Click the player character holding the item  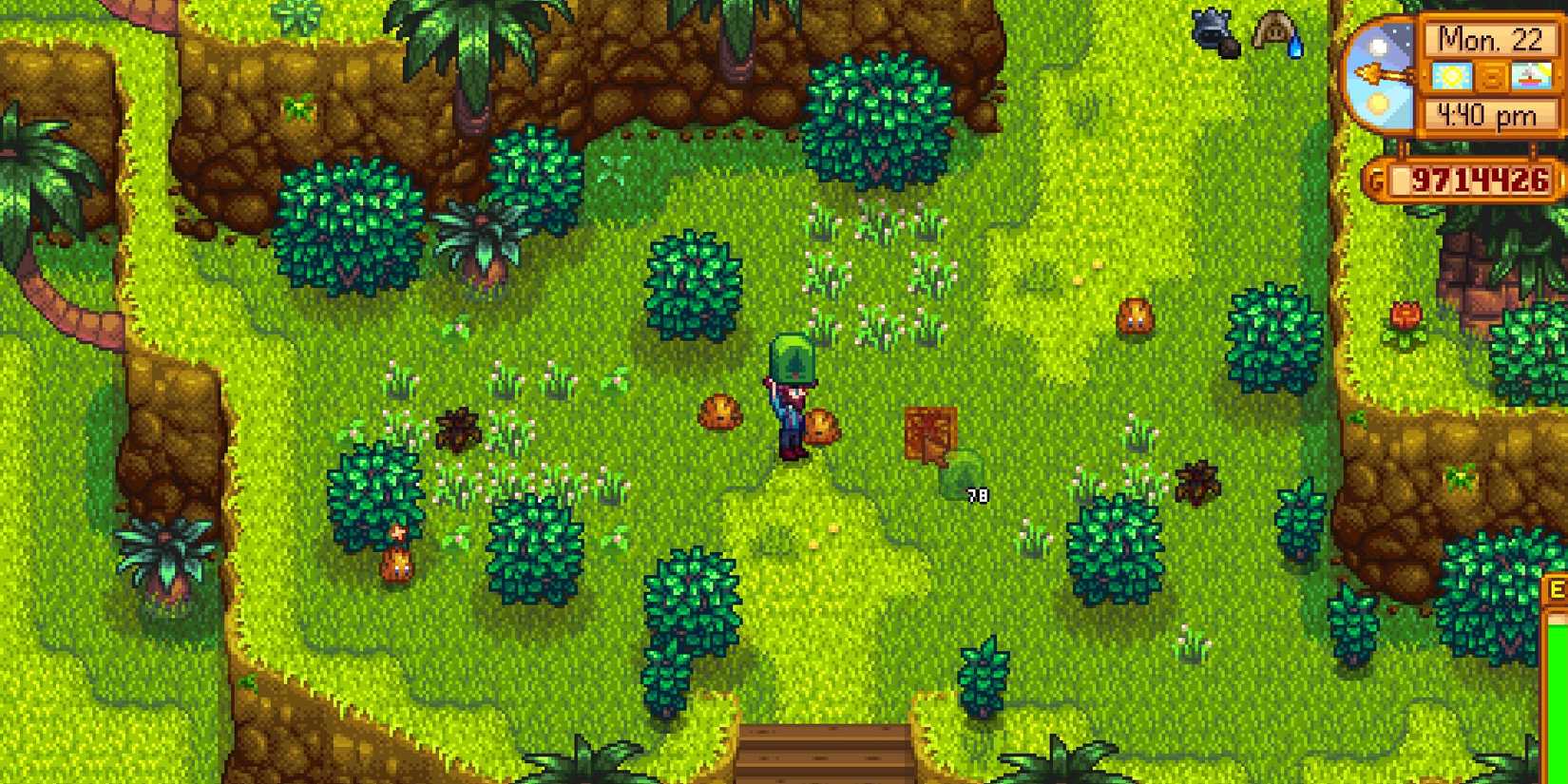tap(789, 409)
